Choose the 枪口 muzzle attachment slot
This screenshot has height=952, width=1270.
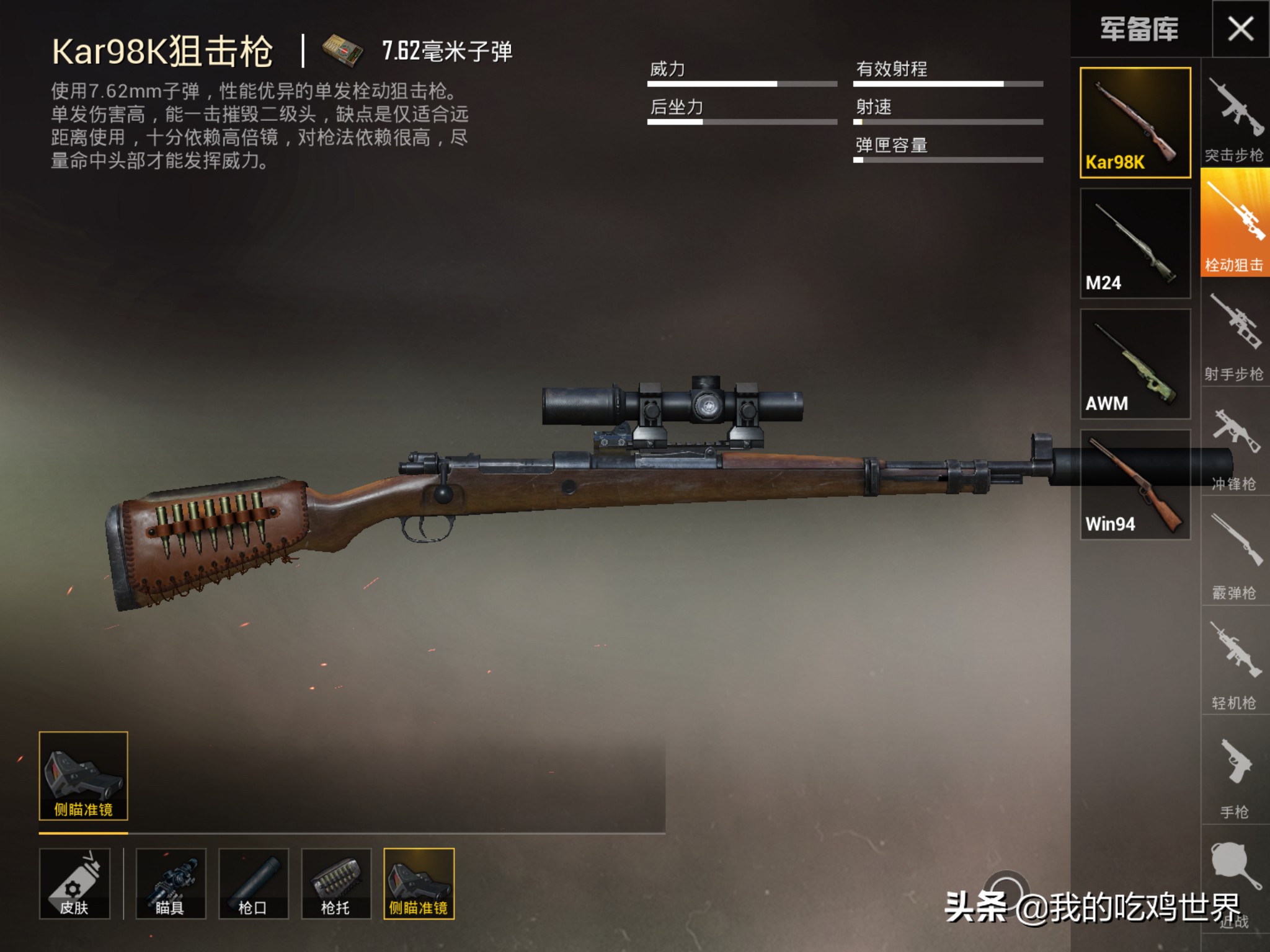pyautogui.click(x=253, y=883)
